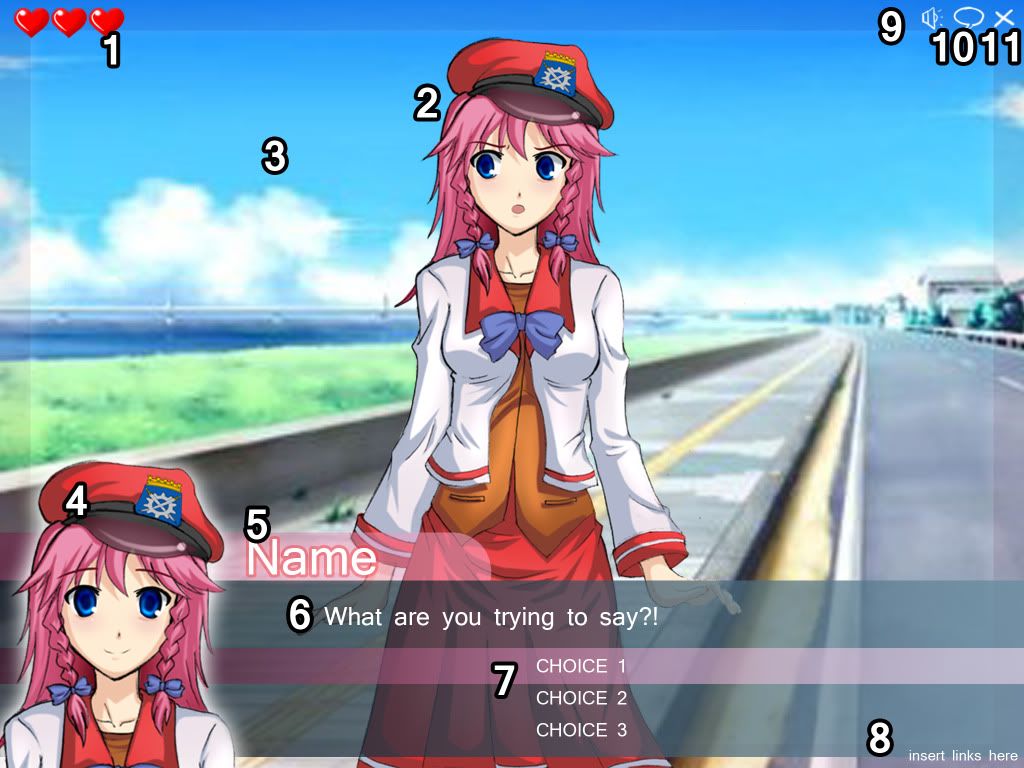Follow the 'insert links here' link
The height and width of the screenshot is (768, 1024).
point(962,755)
